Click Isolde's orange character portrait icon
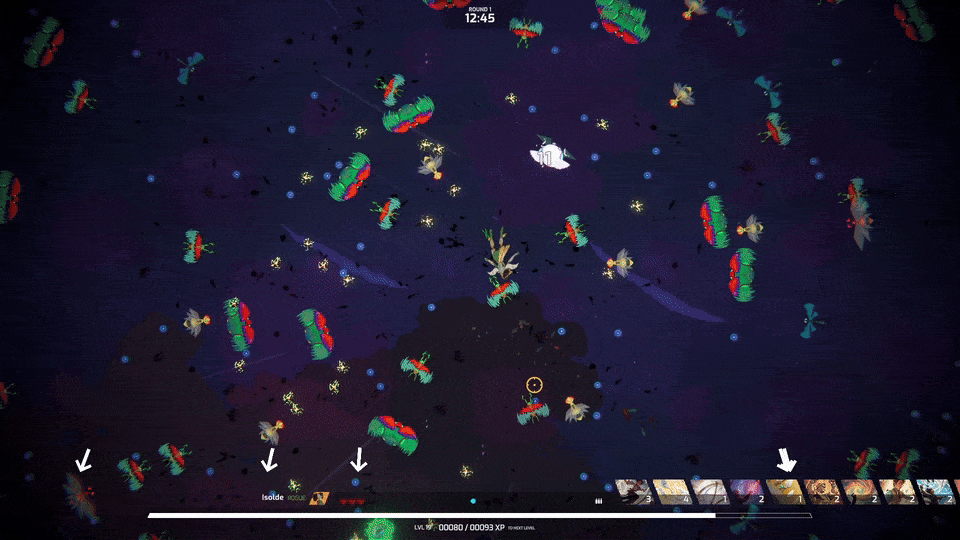960x540 pixels. [x=319, y=497]
